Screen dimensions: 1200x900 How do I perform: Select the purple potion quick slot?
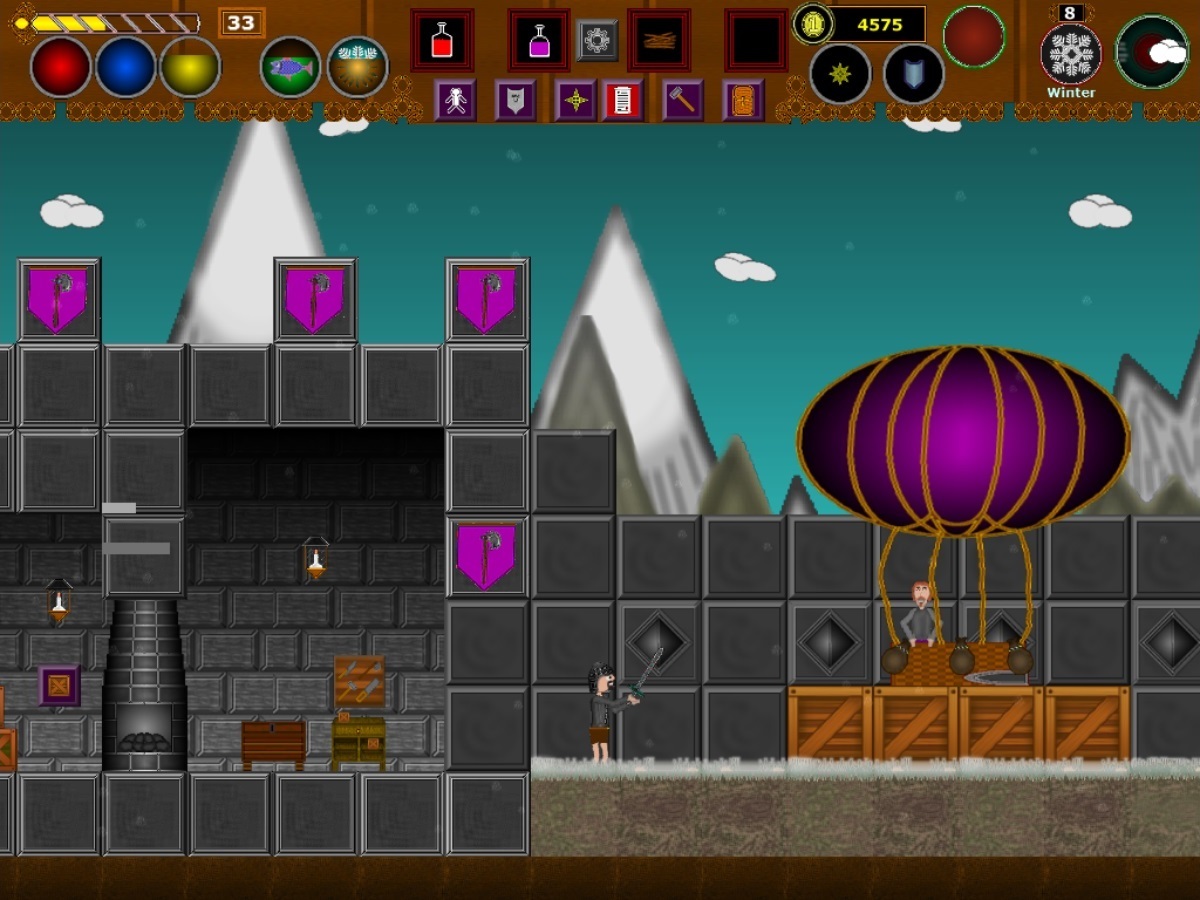coord(539,41)
